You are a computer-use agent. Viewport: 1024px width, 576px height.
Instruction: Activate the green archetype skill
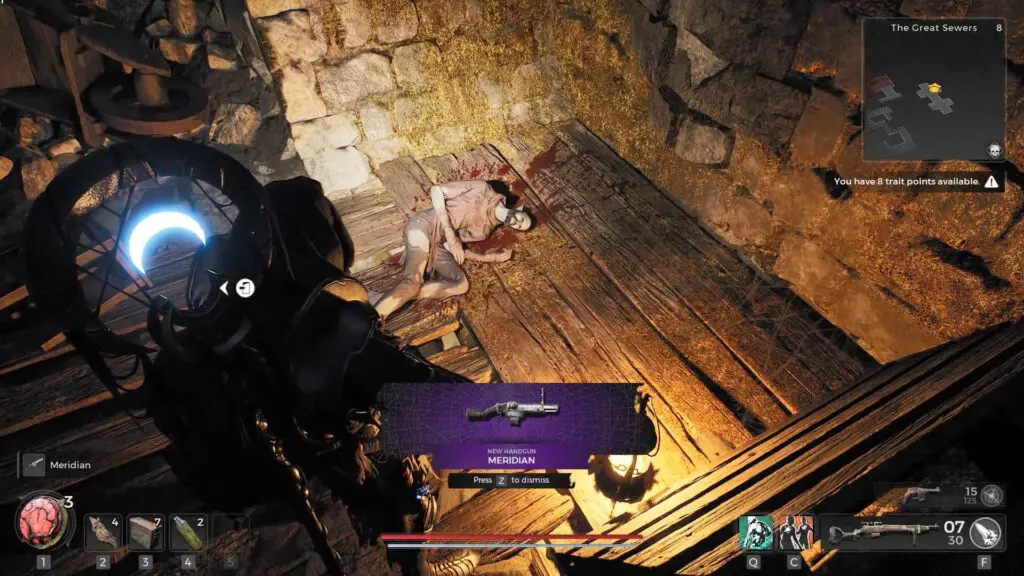point(755,531)
